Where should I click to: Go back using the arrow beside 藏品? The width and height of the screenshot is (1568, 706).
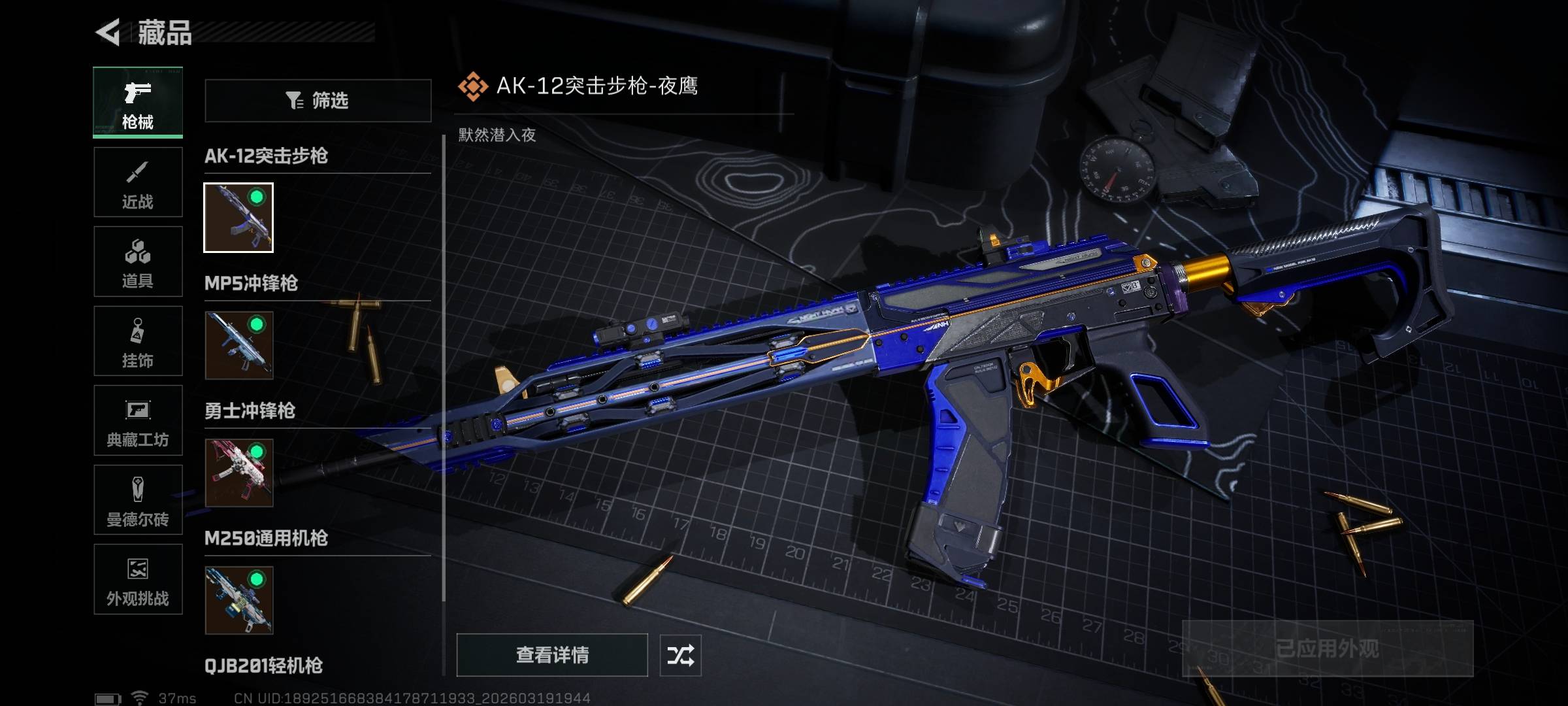pos(108,32)
